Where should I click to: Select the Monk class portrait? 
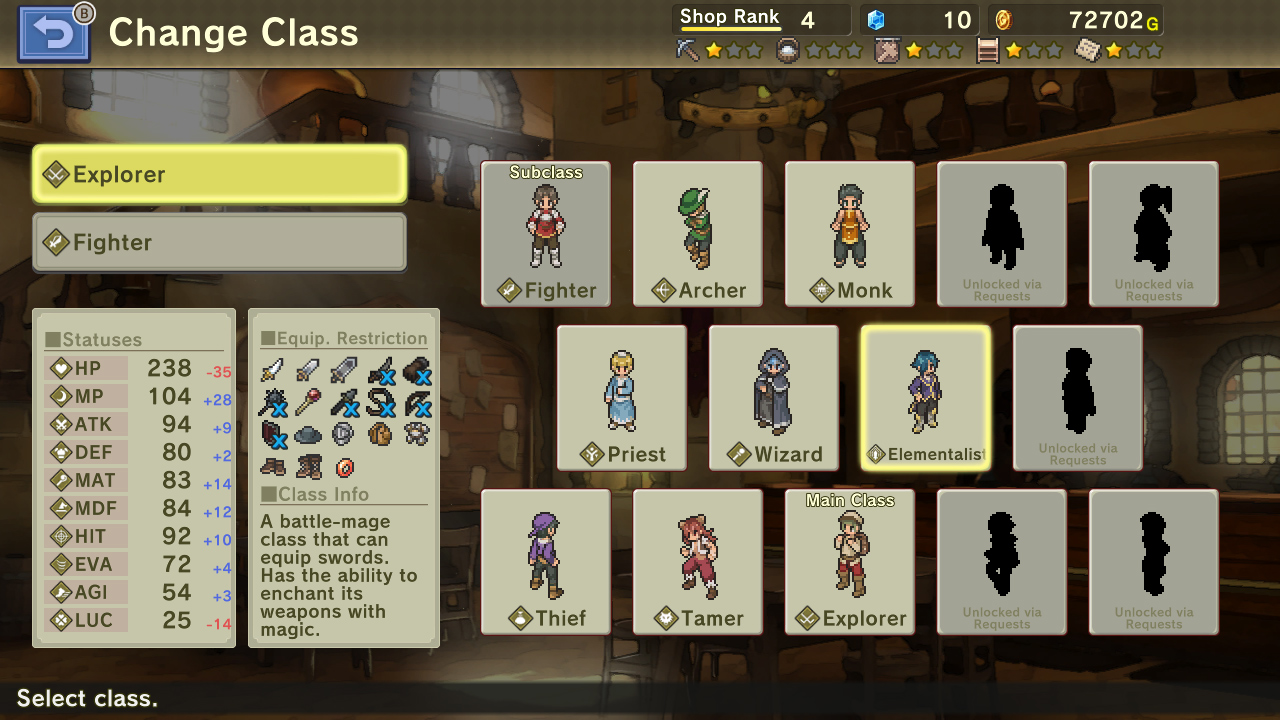pyautogui.click(x=849, y=233)
